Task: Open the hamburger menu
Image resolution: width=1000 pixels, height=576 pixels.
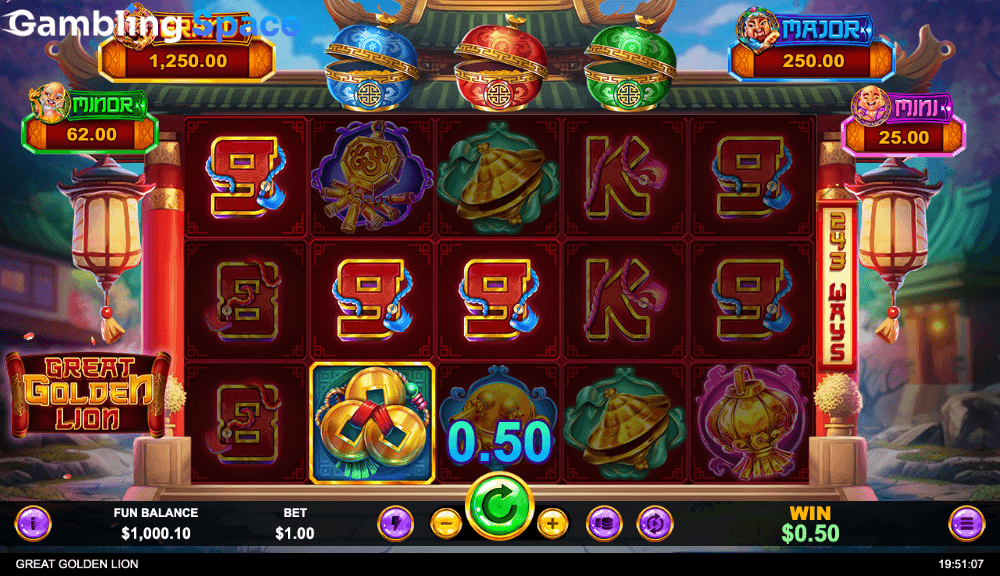Action: point(966,522)
